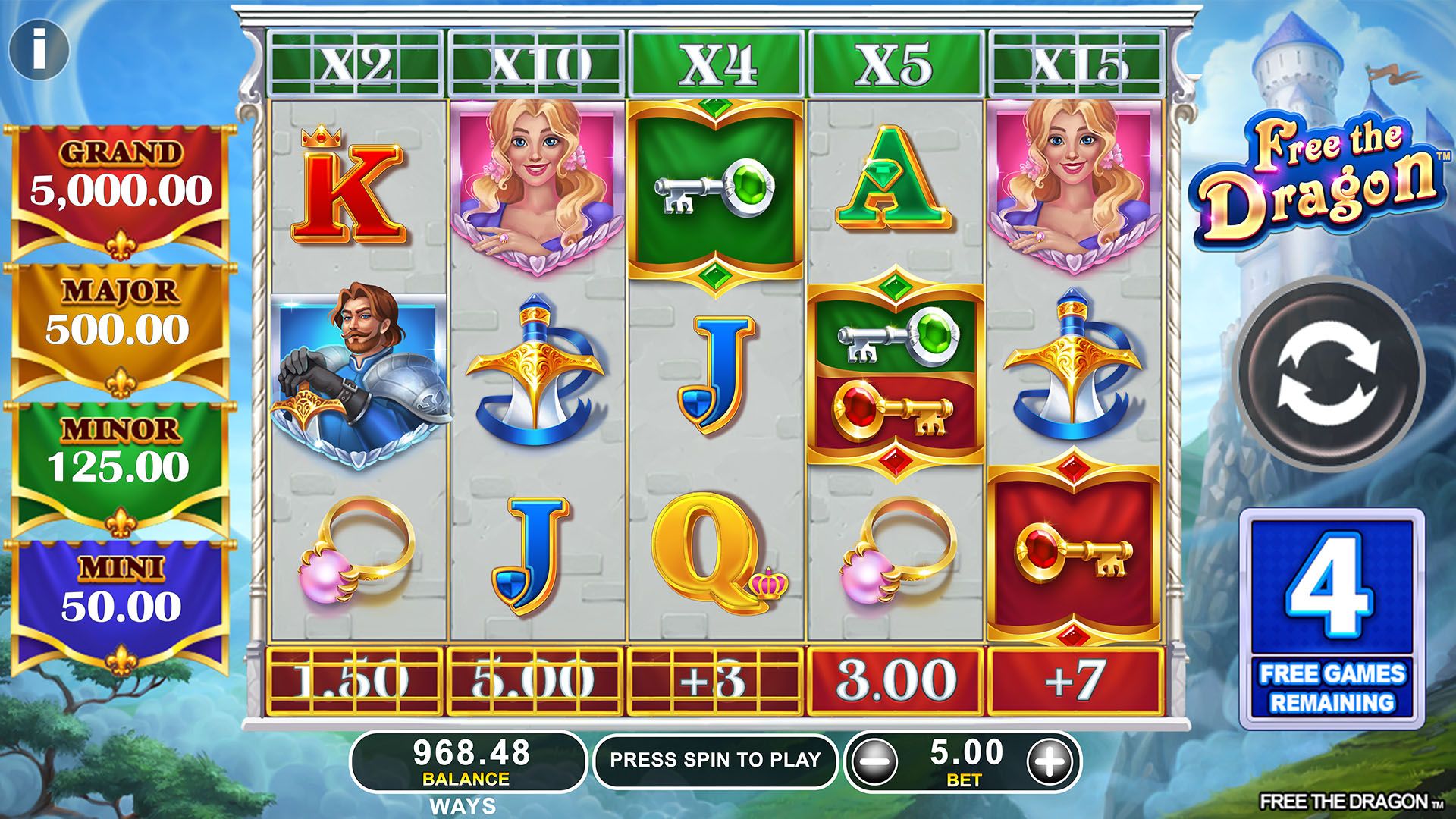The image size is (1456, 819).
Task: Increase the bet with the plus button
Action: (1051, 761)
